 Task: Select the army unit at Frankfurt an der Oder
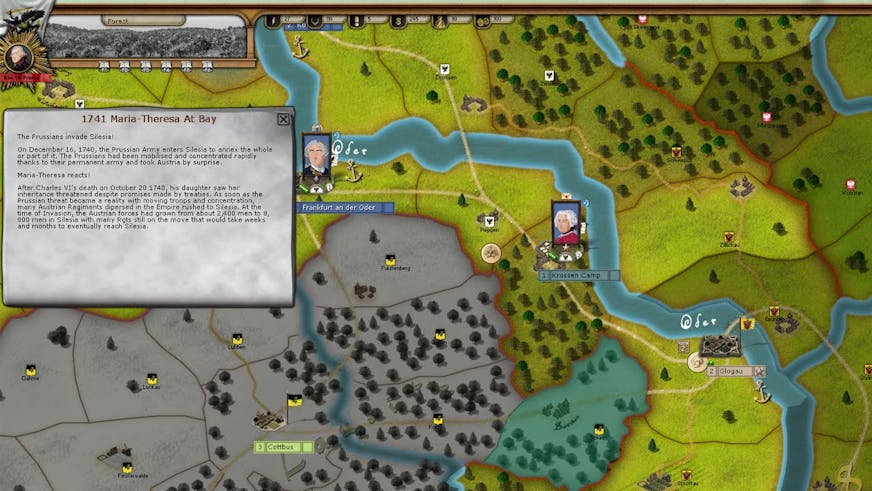[317, 160]
